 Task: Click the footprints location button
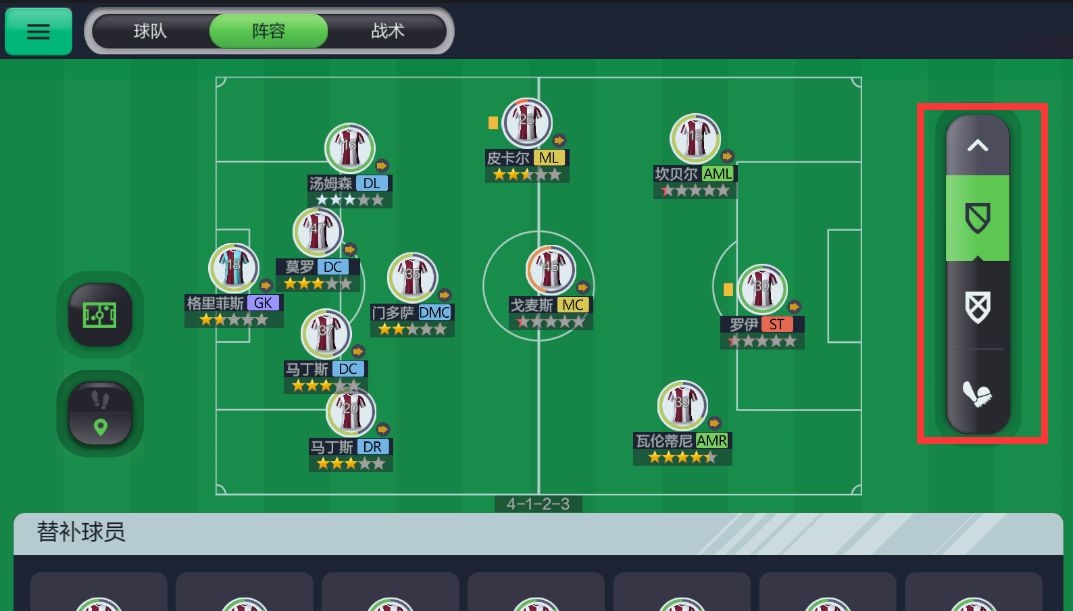[100, 413]
